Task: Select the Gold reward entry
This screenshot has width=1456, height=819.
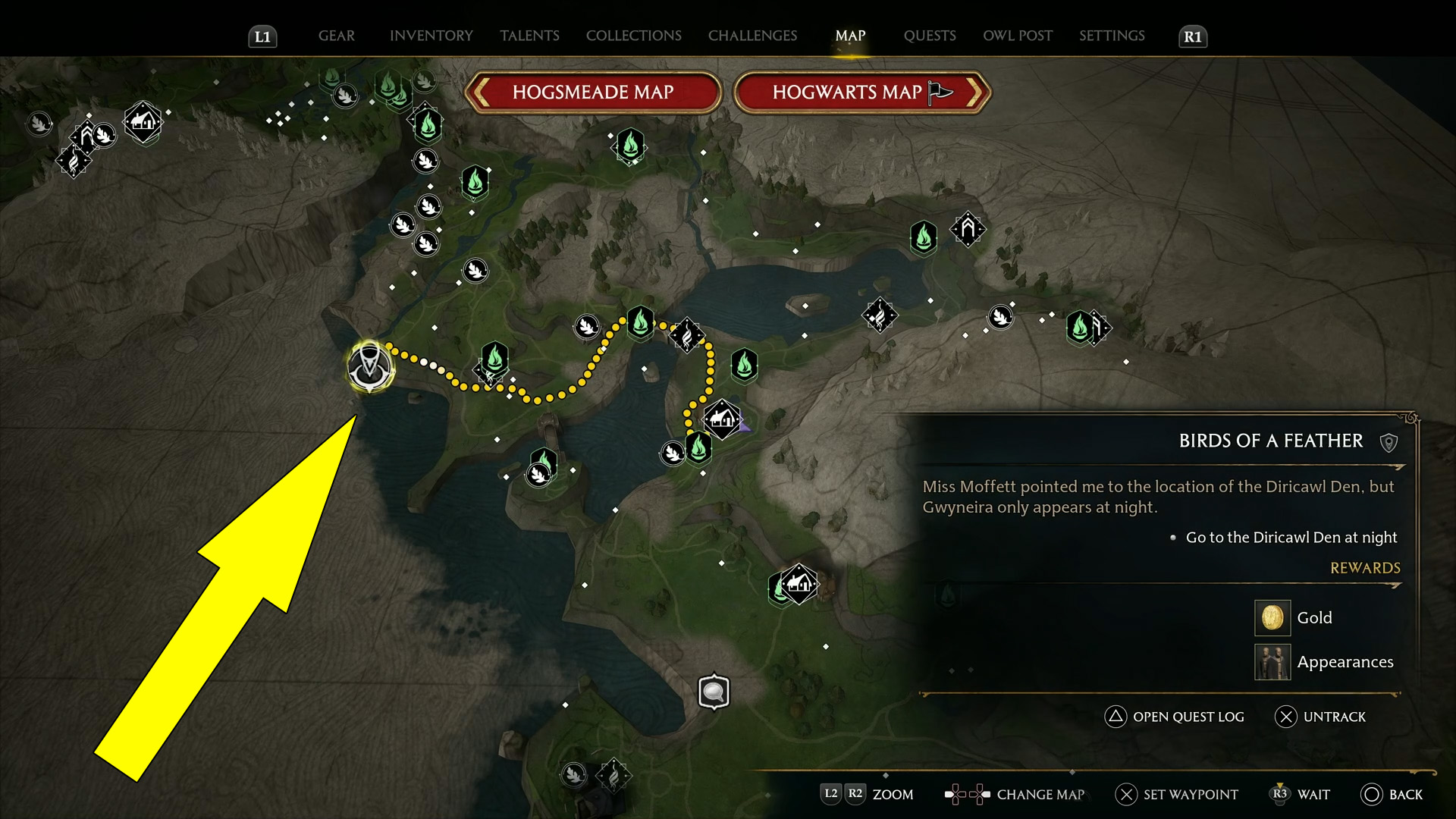Action: pos(1313,618)
